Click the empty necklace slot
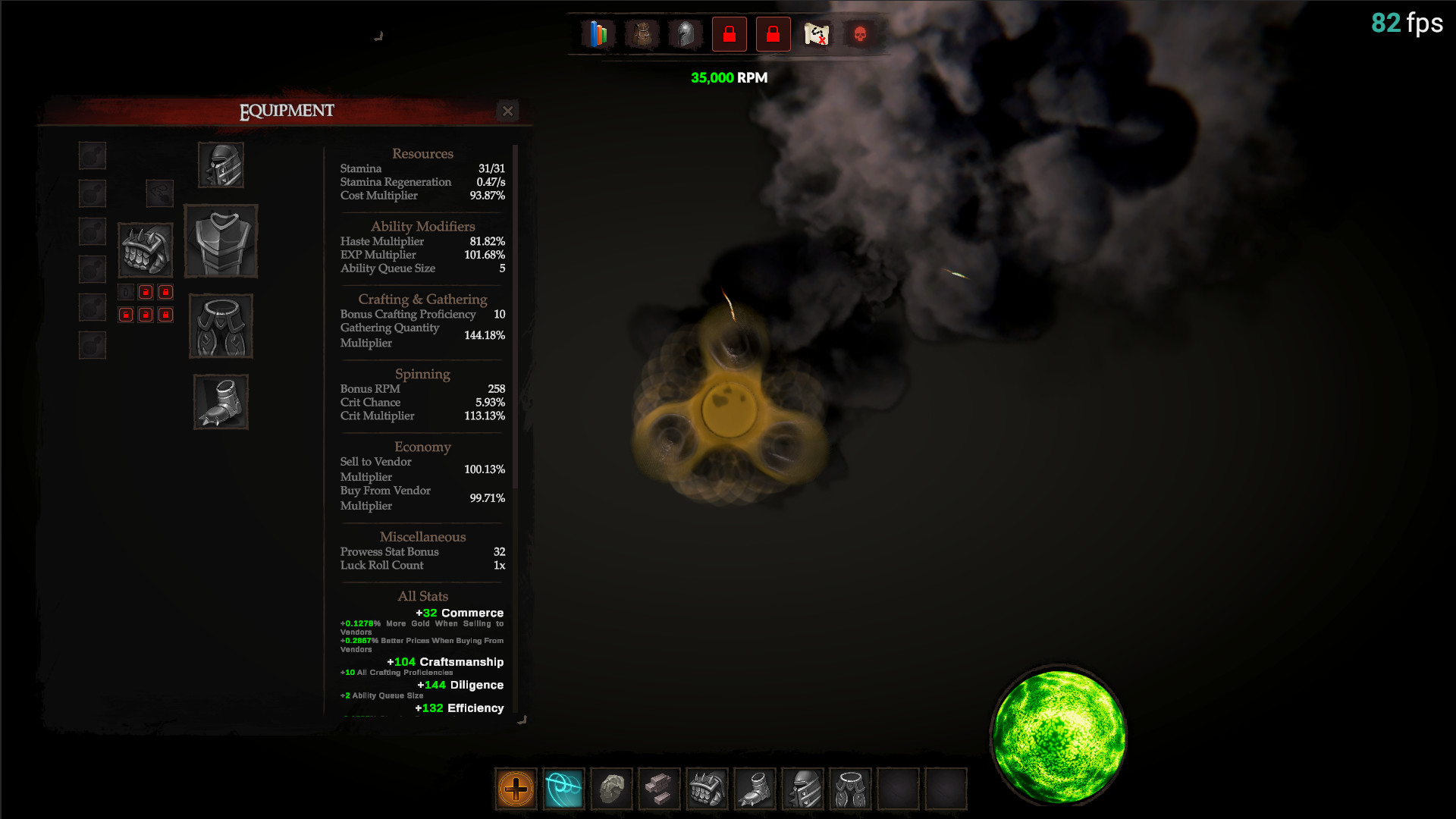Screen dimensions: 1456x819 click(159, 193)
